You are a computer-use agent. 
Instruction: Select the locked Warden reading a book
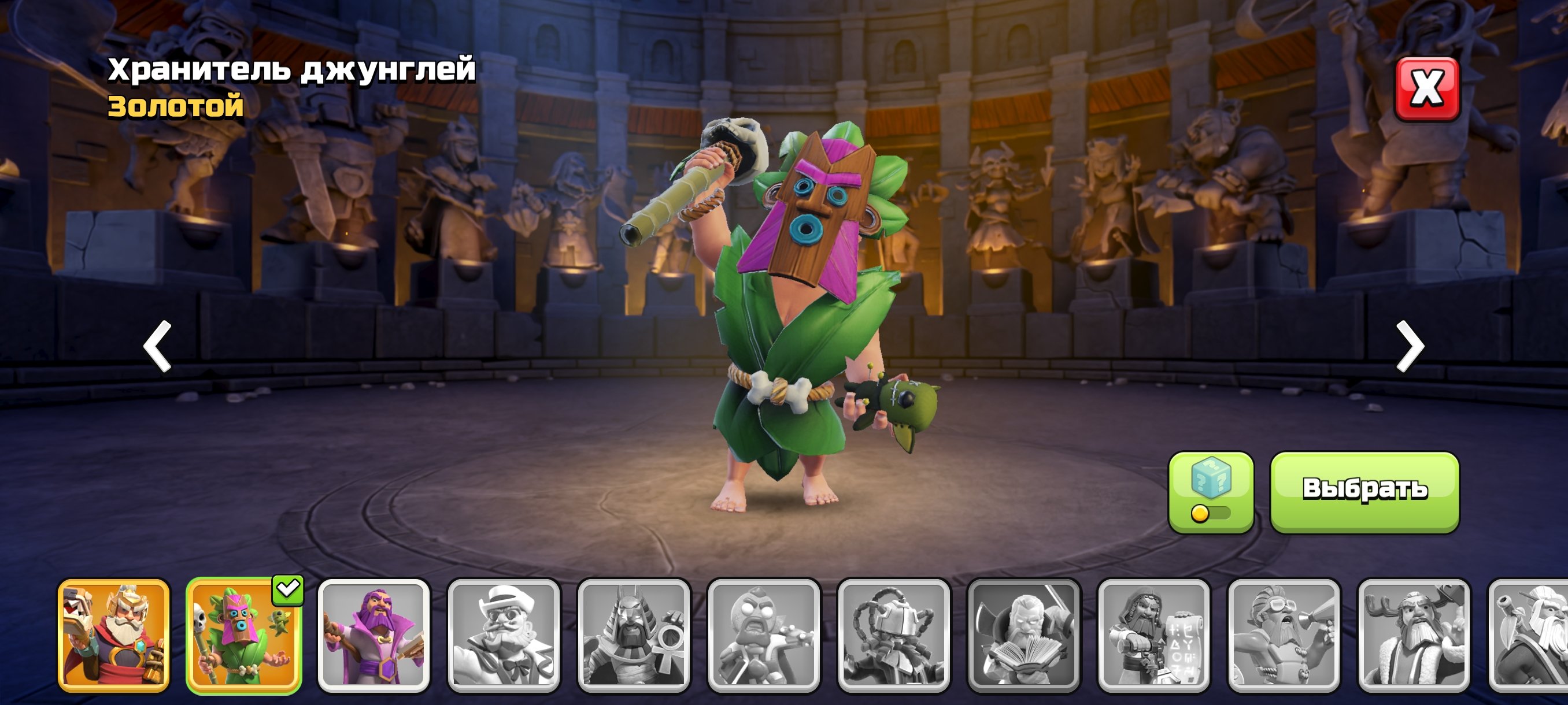point(1024,636)
